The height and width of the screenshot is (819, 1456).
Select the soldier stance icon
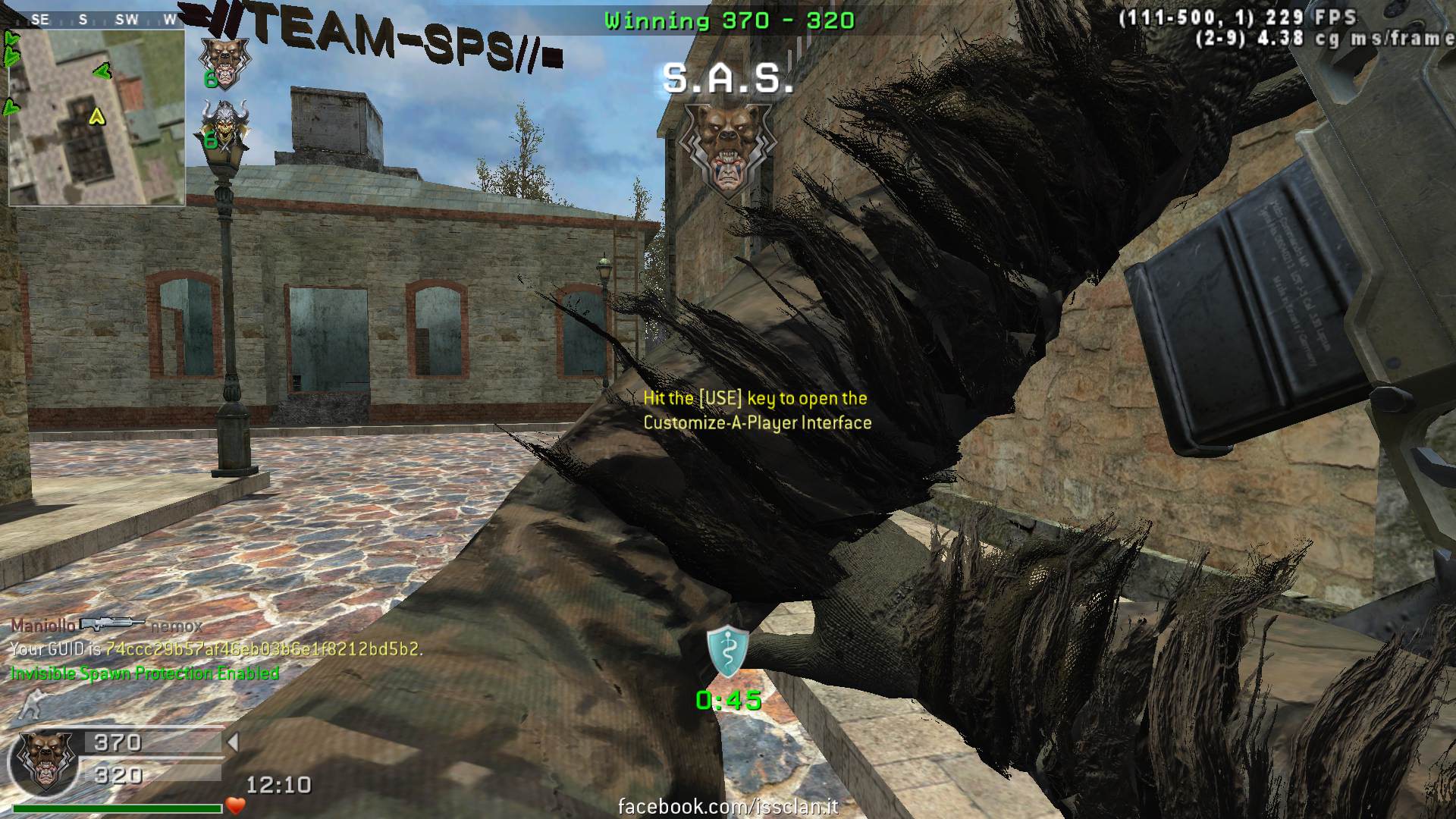[x=30, y=706]
